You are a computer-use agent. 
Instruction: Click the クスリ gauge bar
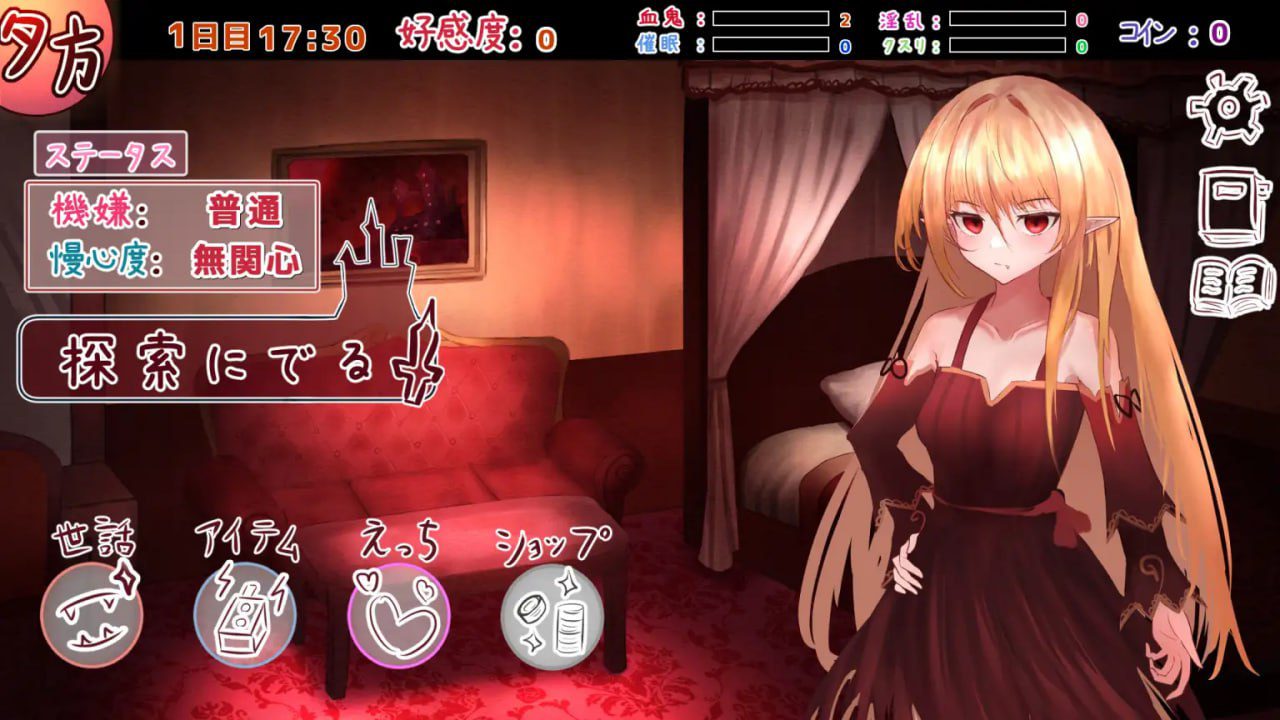pos(1010,42)
